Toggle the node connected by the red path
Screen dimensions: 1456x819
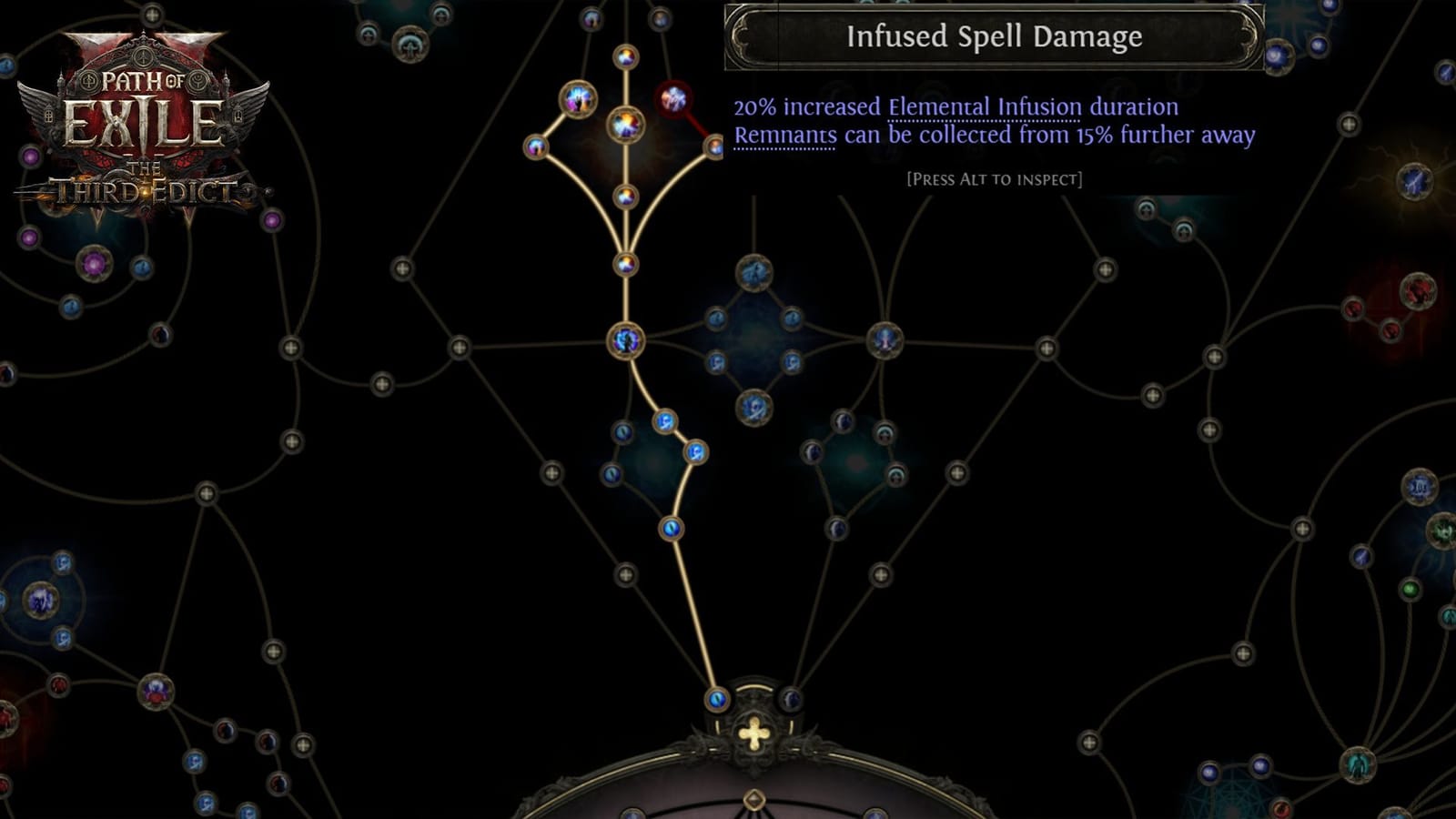[x=715, y=147]
